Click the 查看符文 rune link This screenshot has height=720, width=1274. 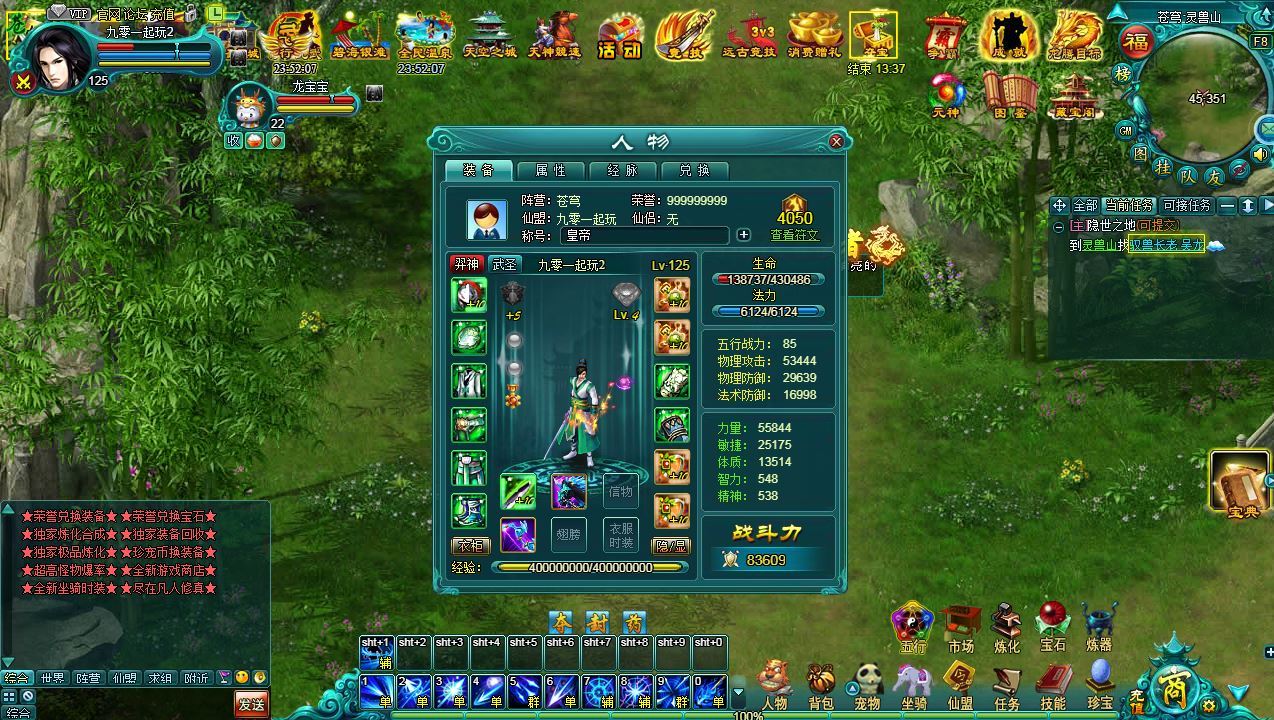coord(794,235)
